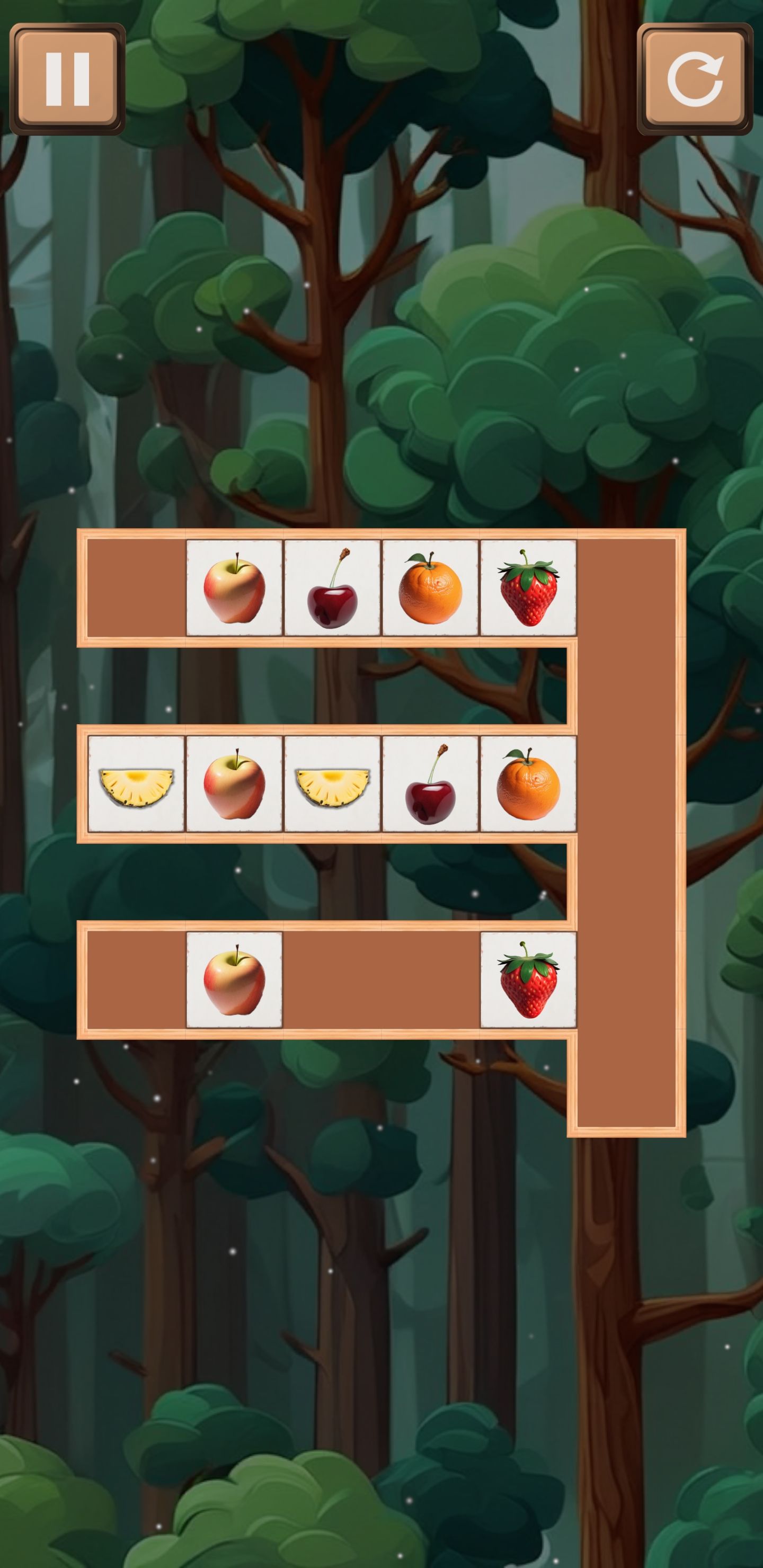
Task: Select the pineapple tile between apple and cherry
Action: coord(332,783)
